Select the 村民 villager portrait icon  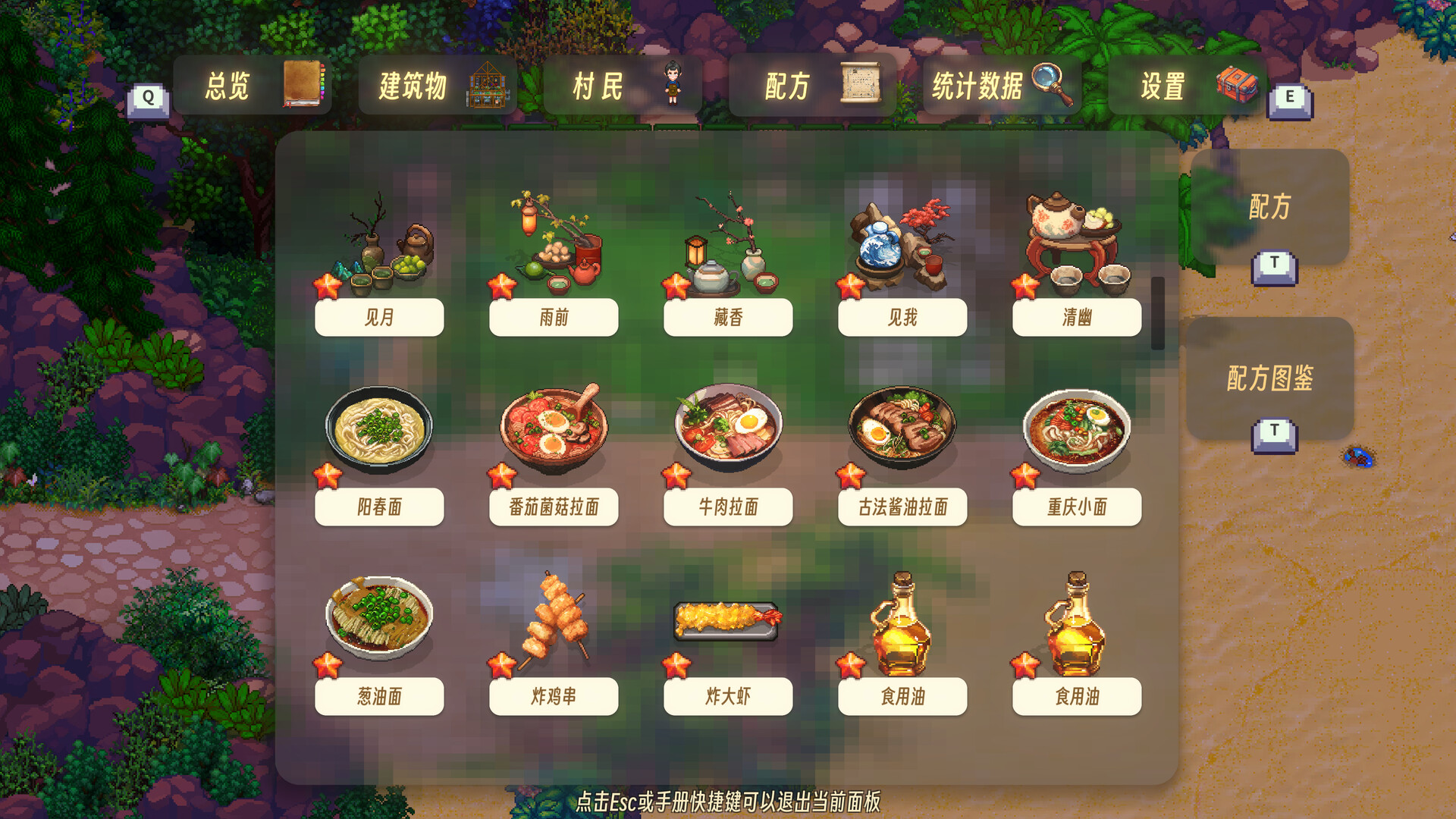673,85
